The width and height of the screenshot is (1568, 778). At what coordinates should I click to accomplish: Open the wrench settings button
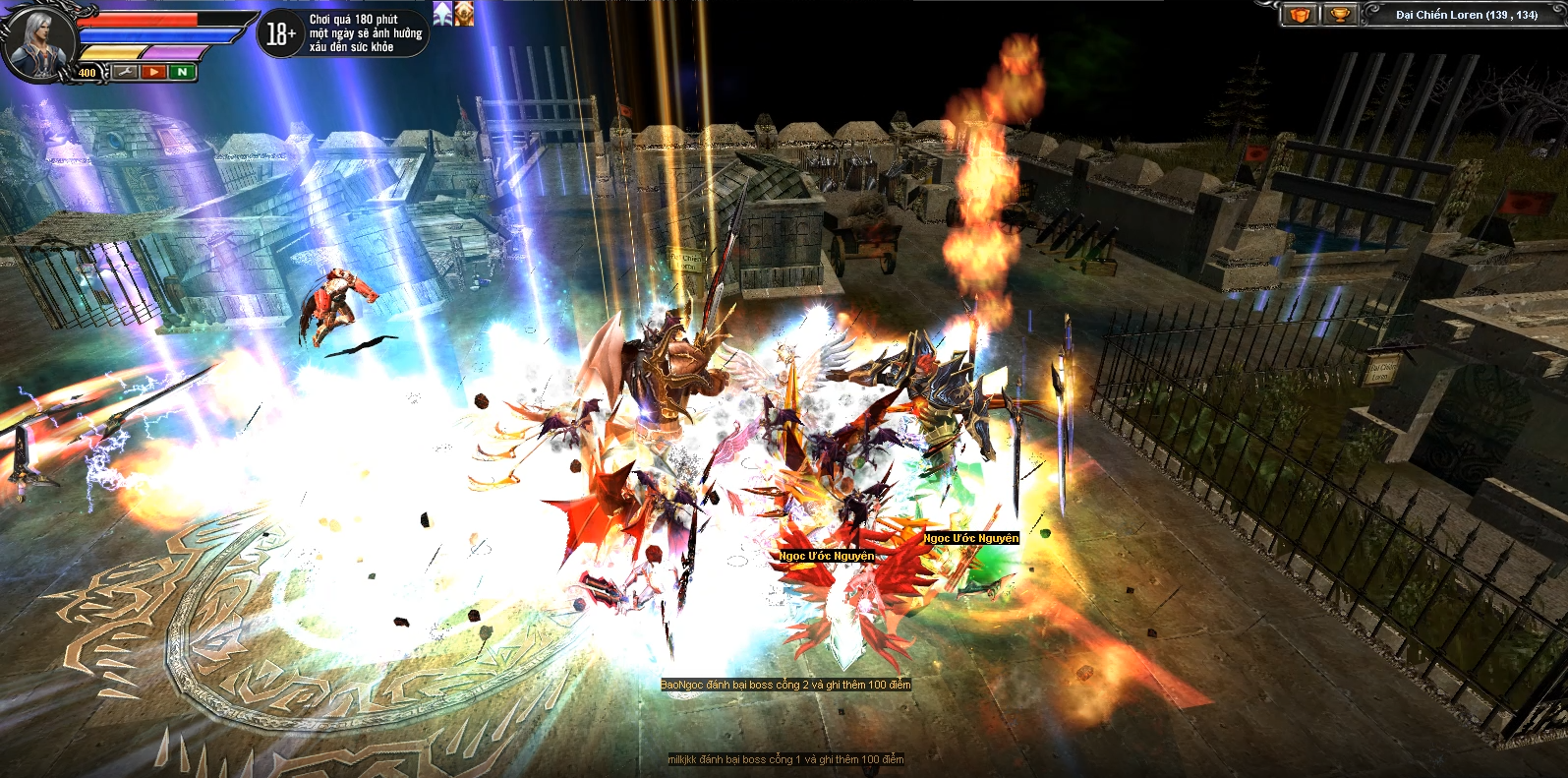tap(125, 72)
